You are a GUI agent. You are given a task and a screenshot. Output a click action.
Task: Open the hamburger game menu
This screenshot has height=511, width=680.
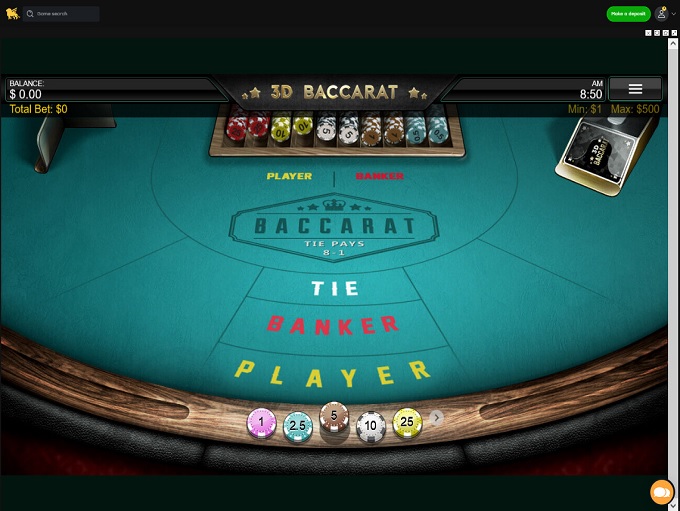click(635, 89)
